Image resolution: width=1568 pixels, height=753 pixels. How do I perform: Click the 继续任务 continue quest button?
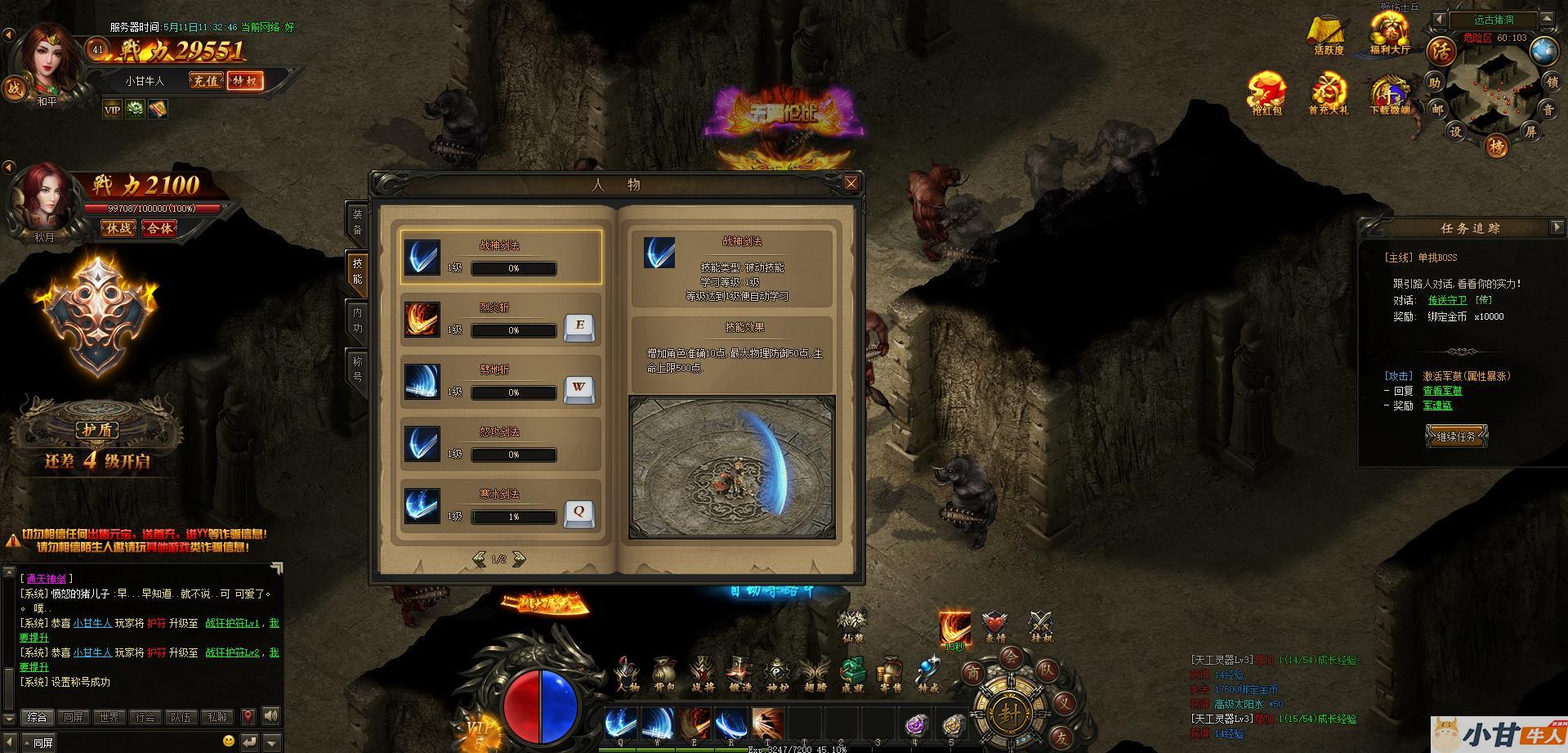tap(1456, 437)
